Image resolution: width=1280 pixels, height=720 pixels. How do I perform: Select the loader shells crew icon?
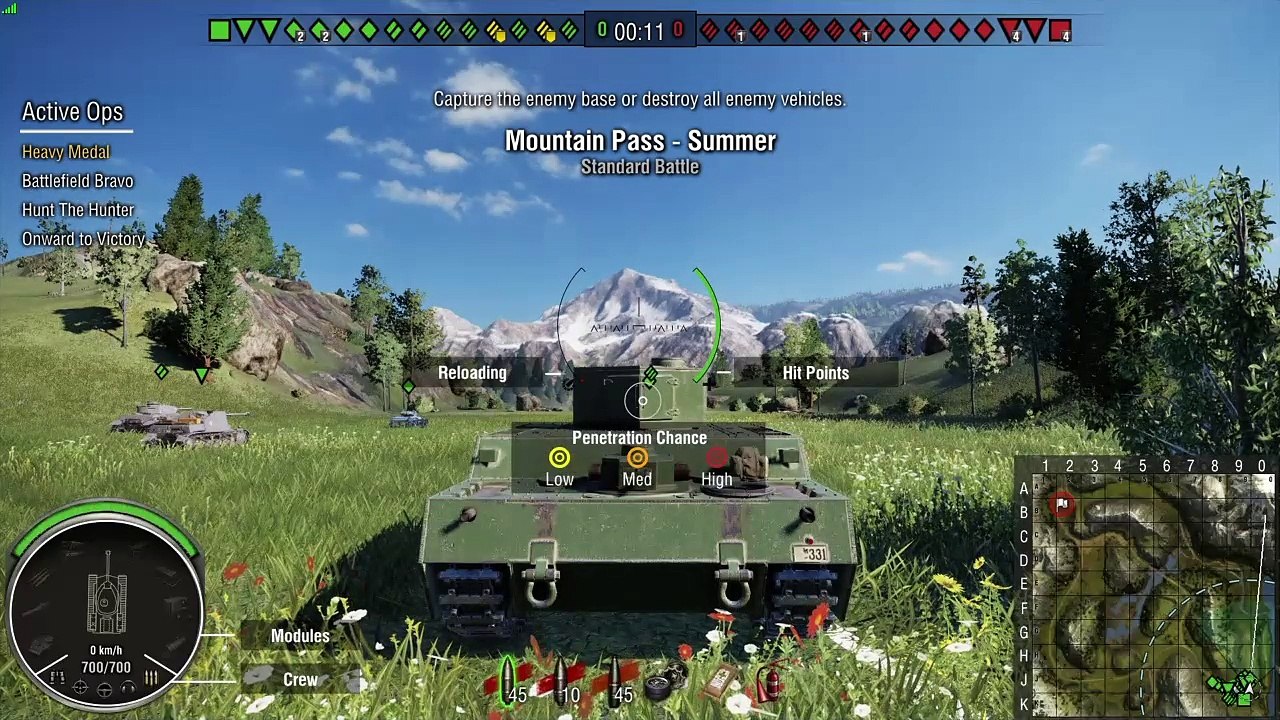coord(152,678)
